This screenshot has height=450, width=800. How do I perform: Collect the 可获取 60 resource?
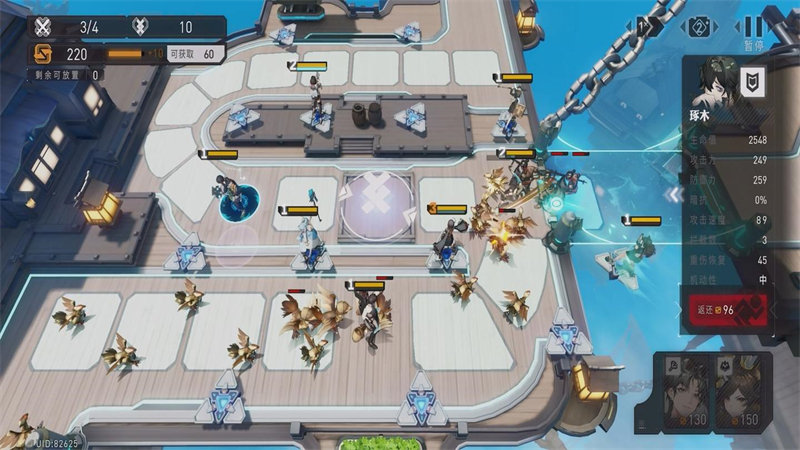tap(192, 53)
